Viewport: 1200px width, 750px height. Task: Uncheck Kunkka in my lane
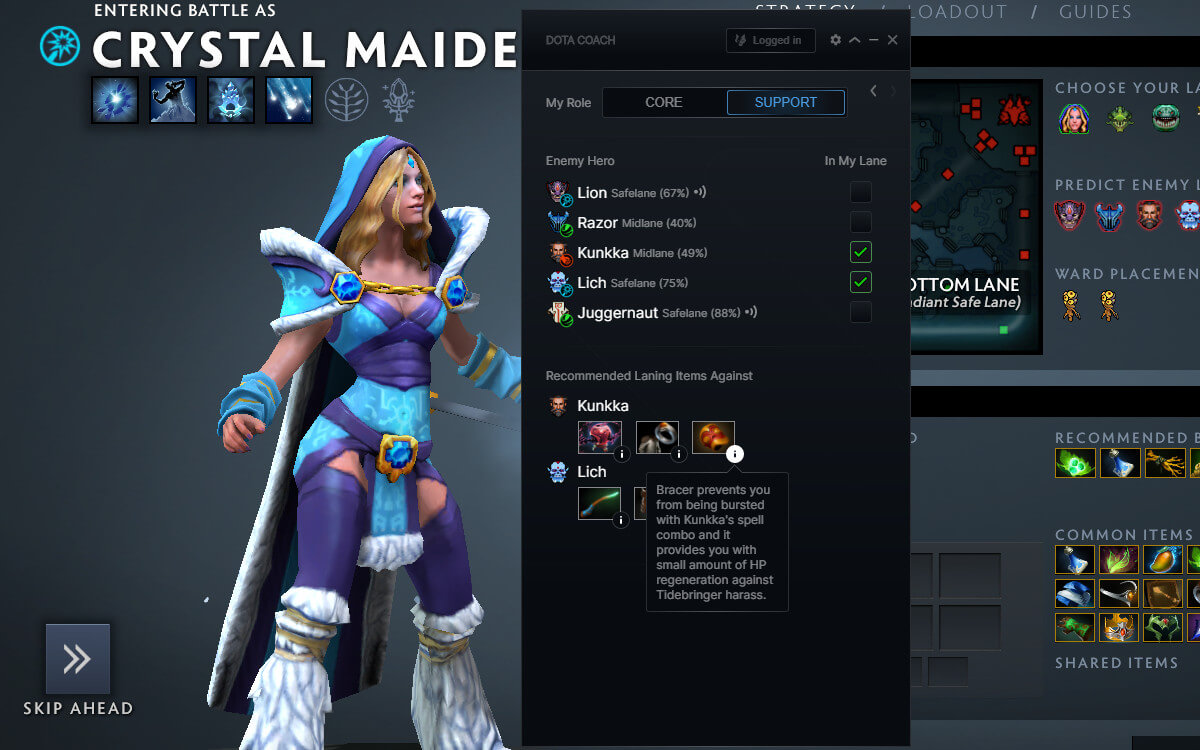860,252
